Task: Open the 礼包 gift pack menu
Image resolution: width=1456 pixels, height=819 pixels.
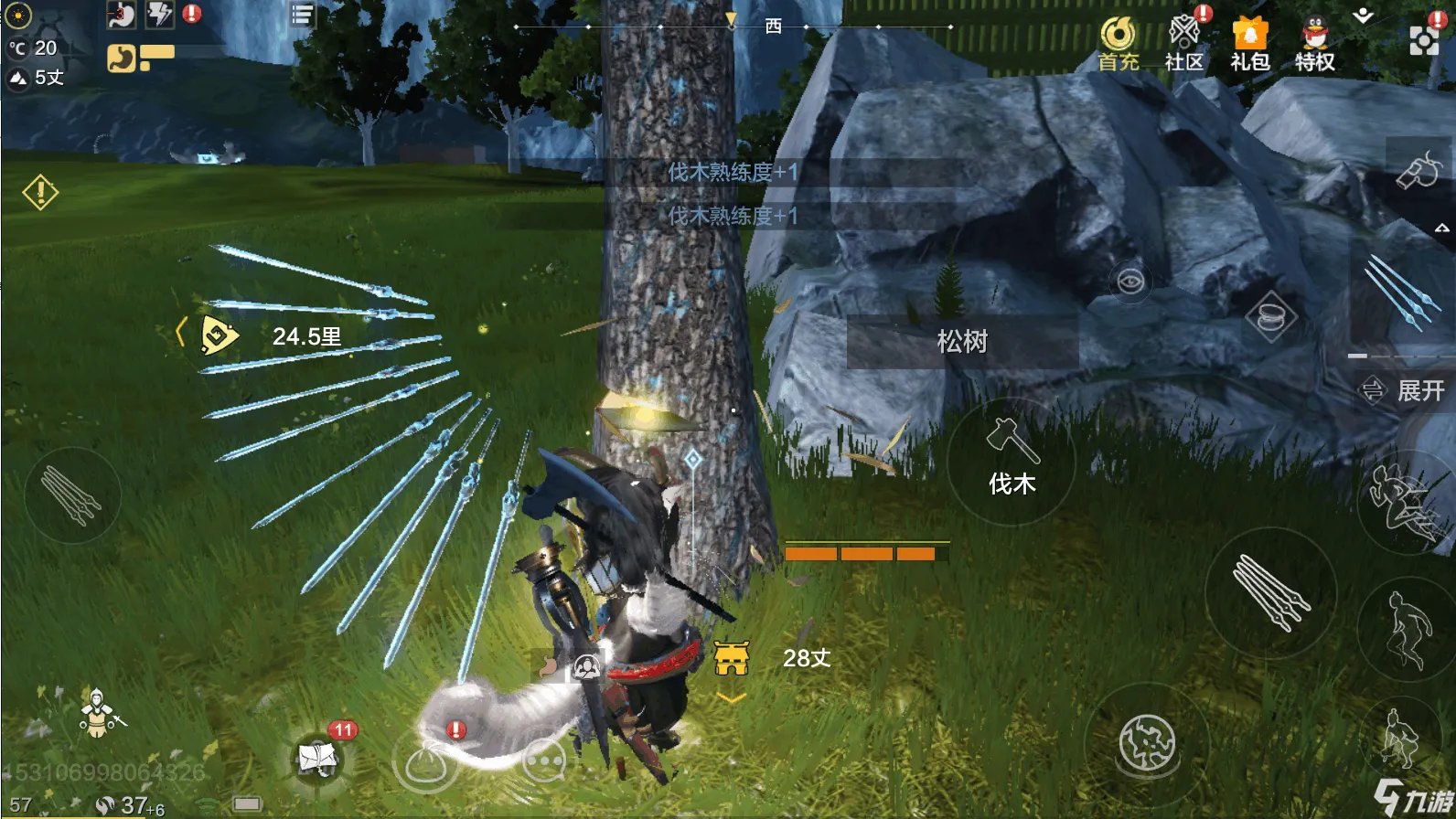Action: coord(1250,43)
